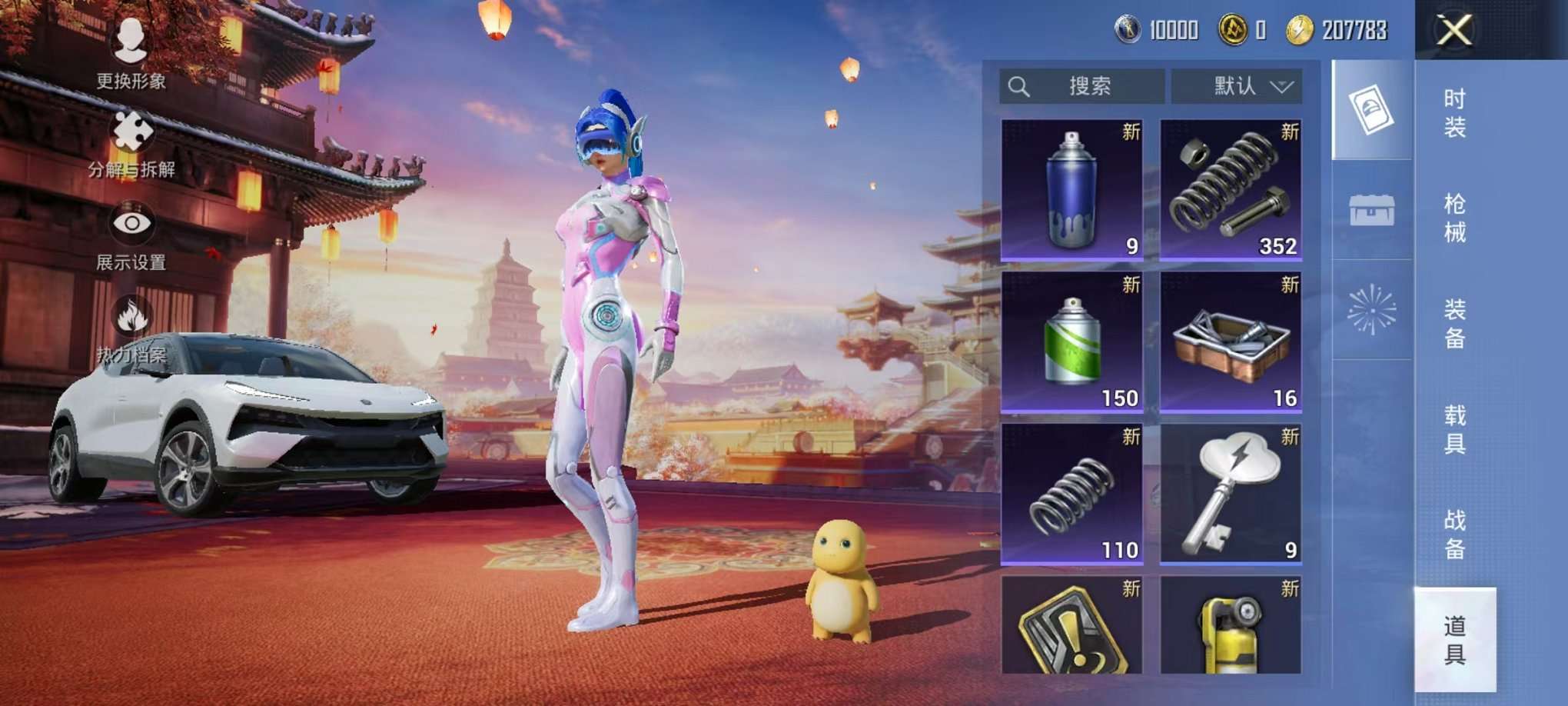The height and width of the screenshot is (706, 1568).
Task: Select the scrap parts crate item
Action: click(x=1231, y=341)
